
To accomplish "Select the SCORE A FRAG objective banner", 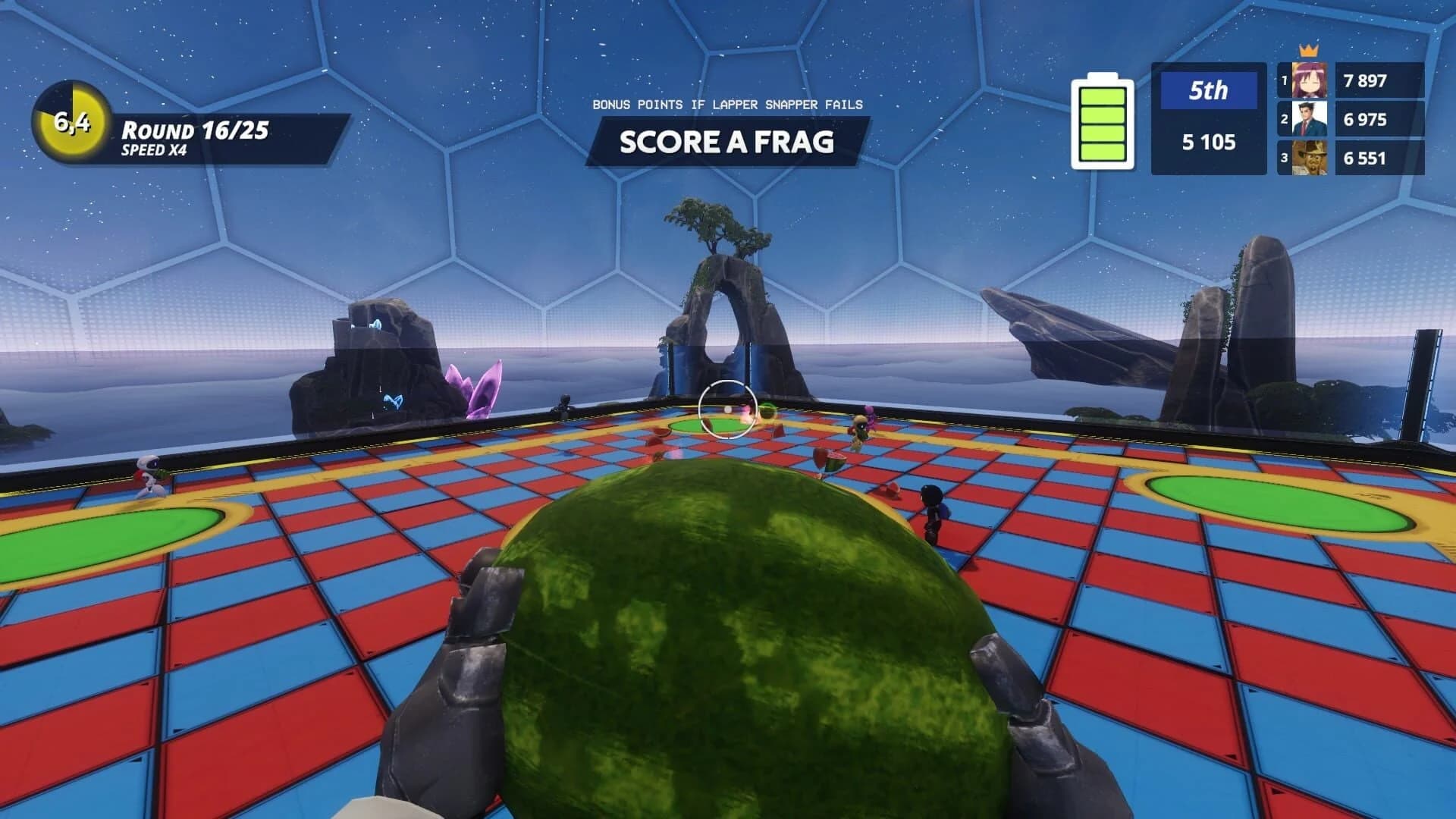I will pyautogui.click(x=728, y=142).
